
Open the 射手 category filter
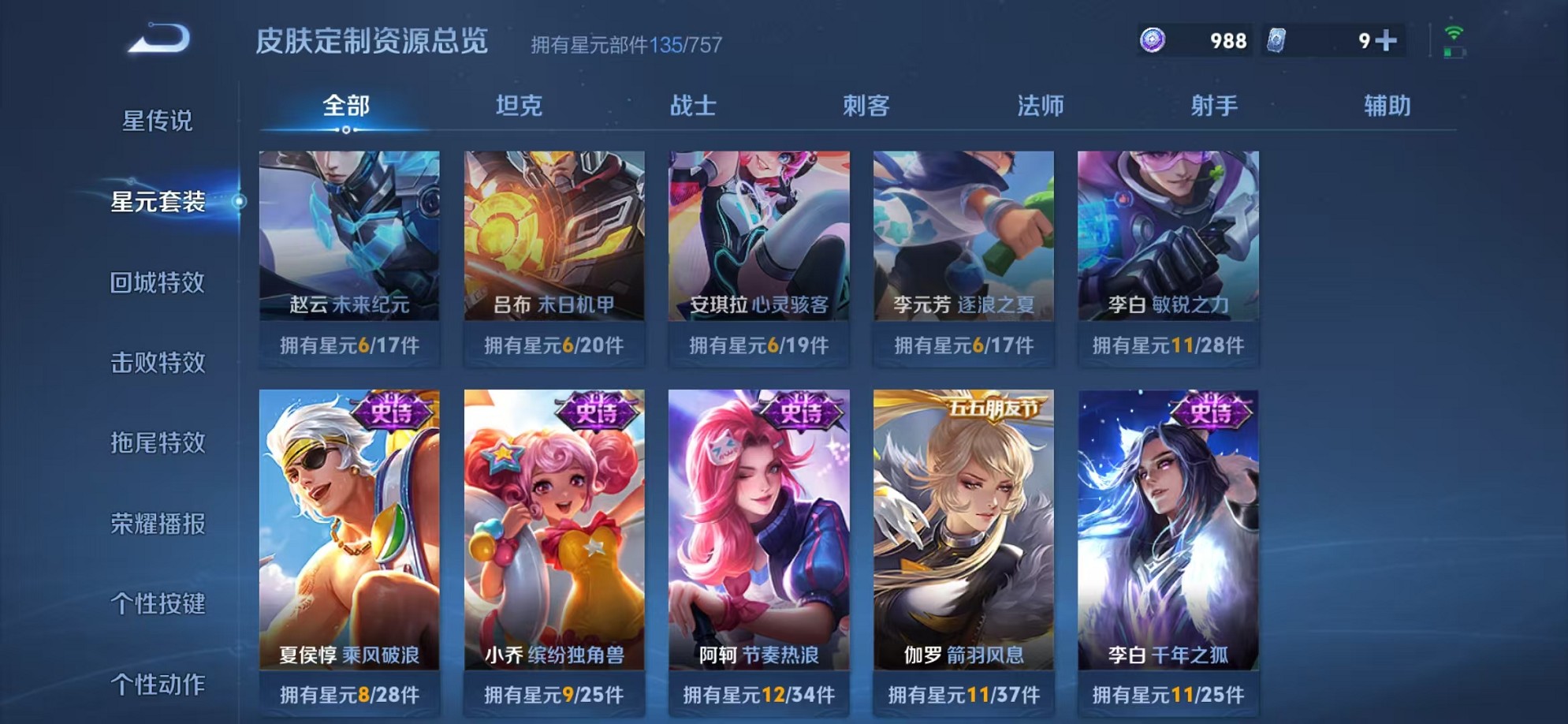click(1214, 105)
